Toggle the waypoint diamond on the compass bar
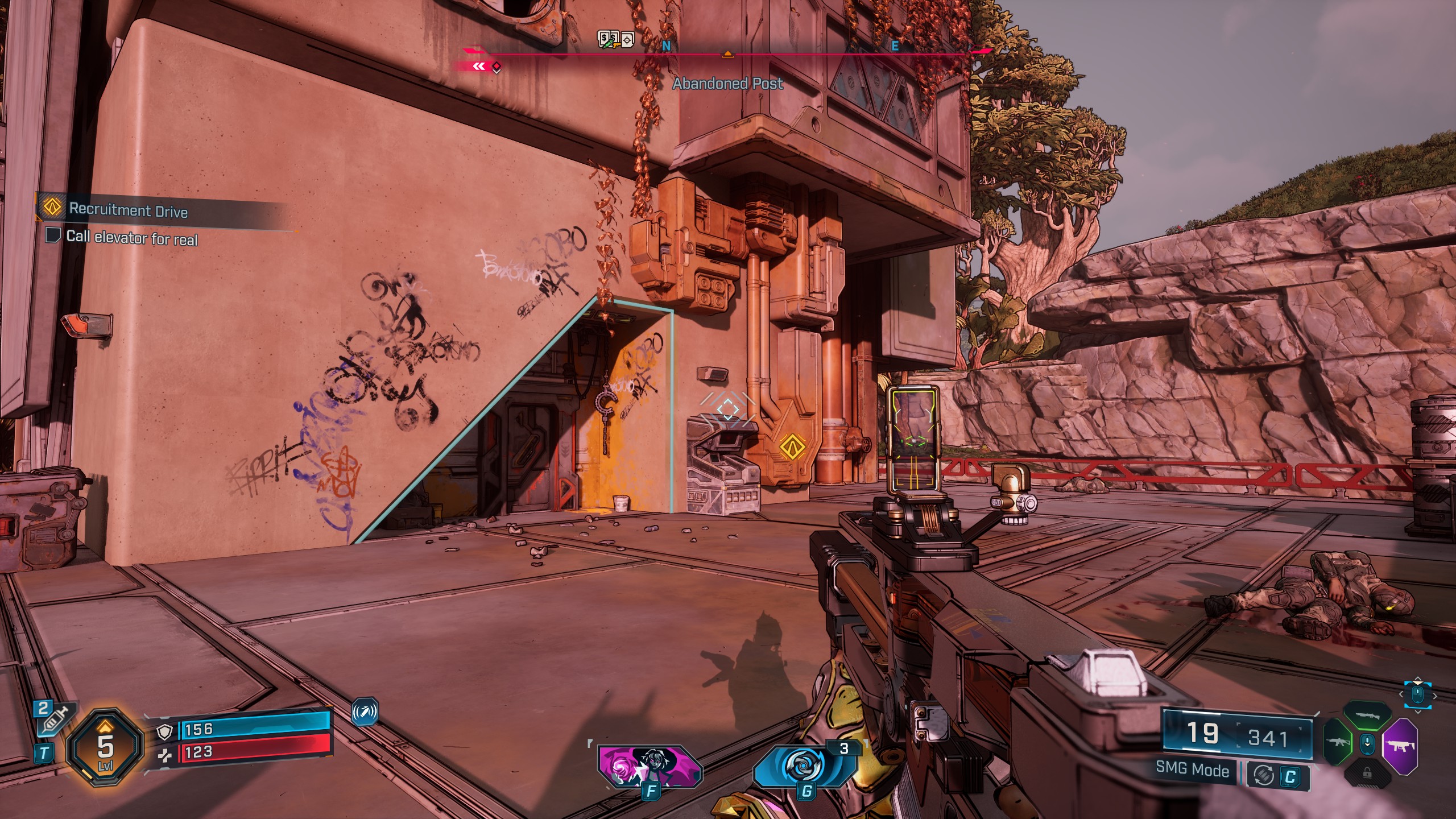 (x=496, y=67)
